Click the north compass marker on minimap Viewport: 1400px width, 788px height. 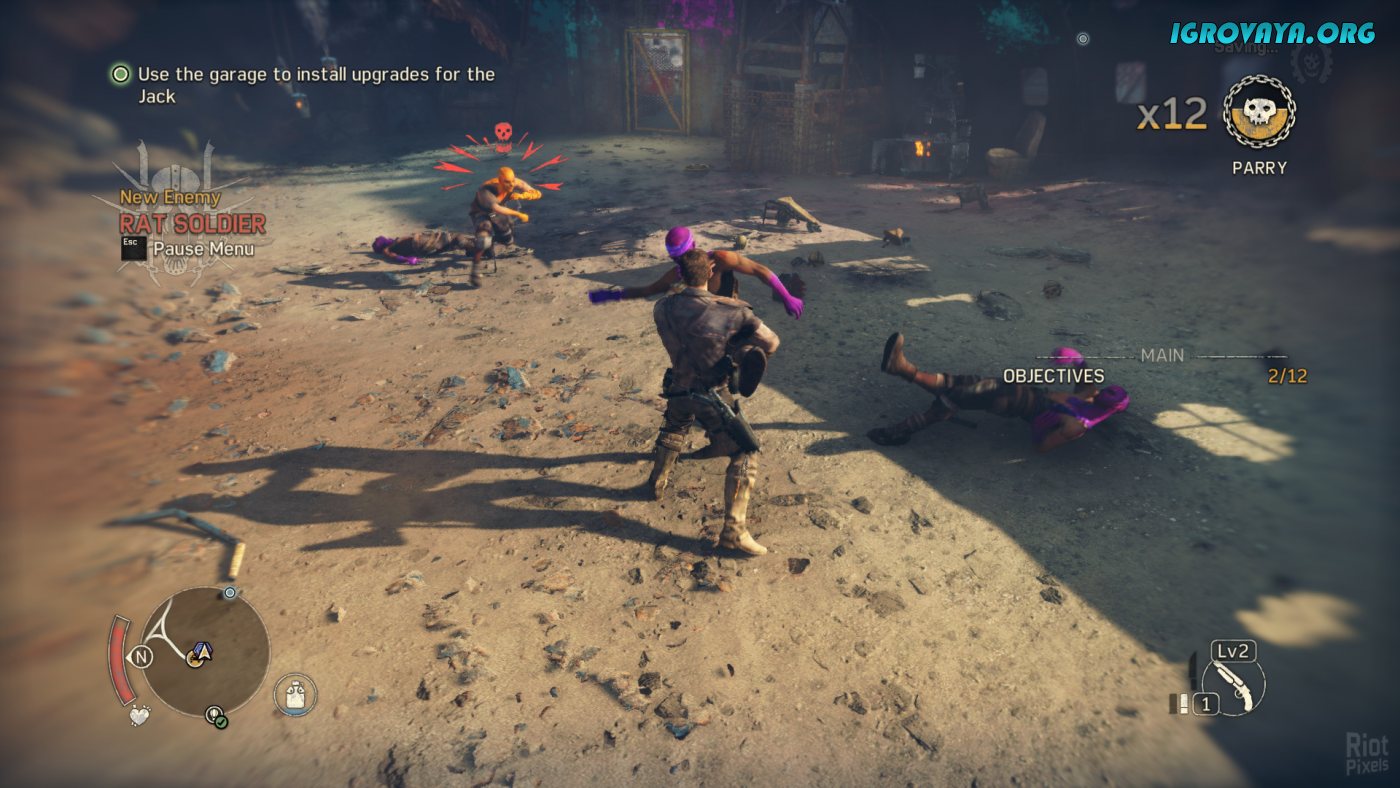[140, 657]
